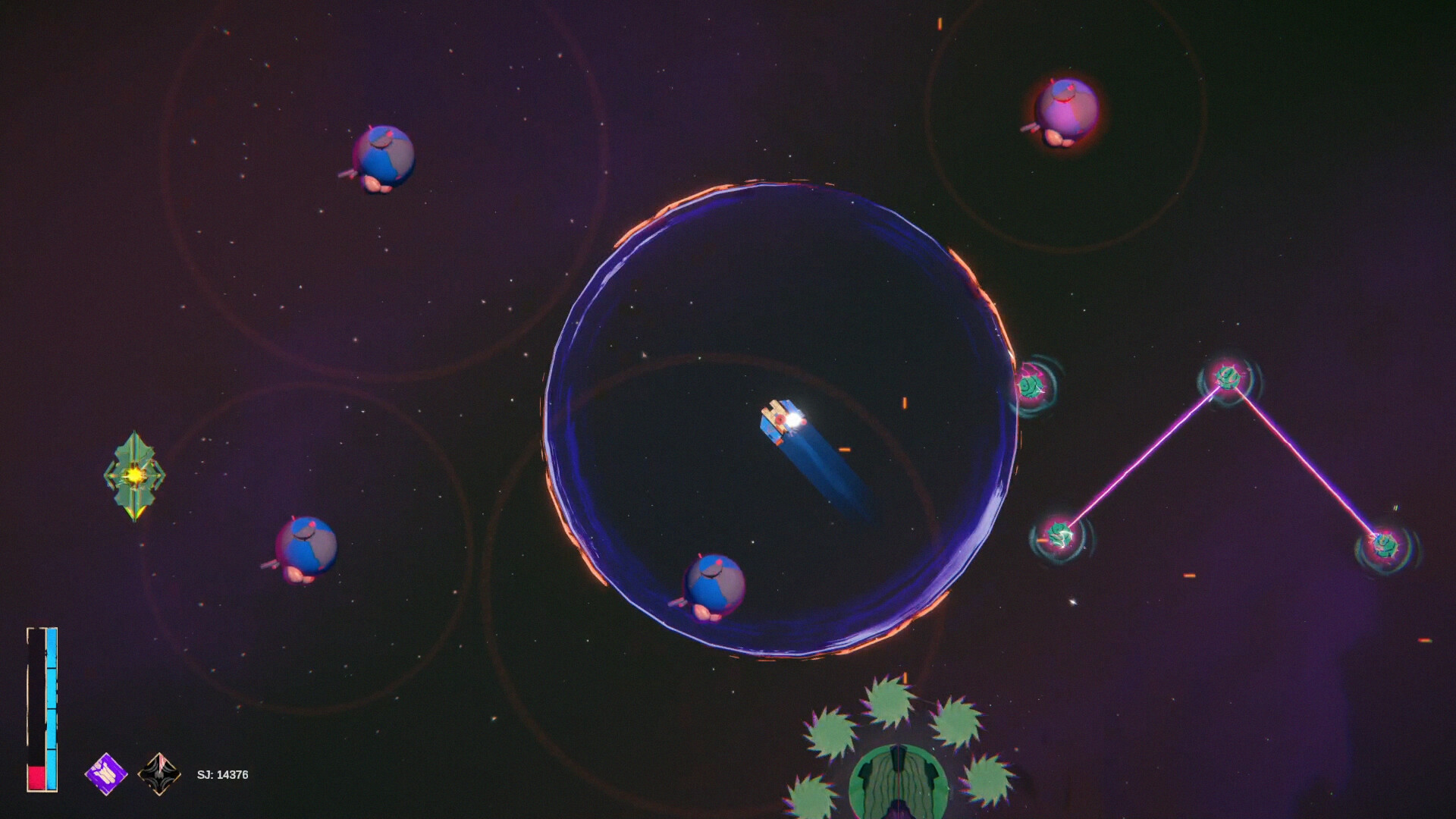
Task: Activate the dark ship ability icon
Action: click(159, 774)
